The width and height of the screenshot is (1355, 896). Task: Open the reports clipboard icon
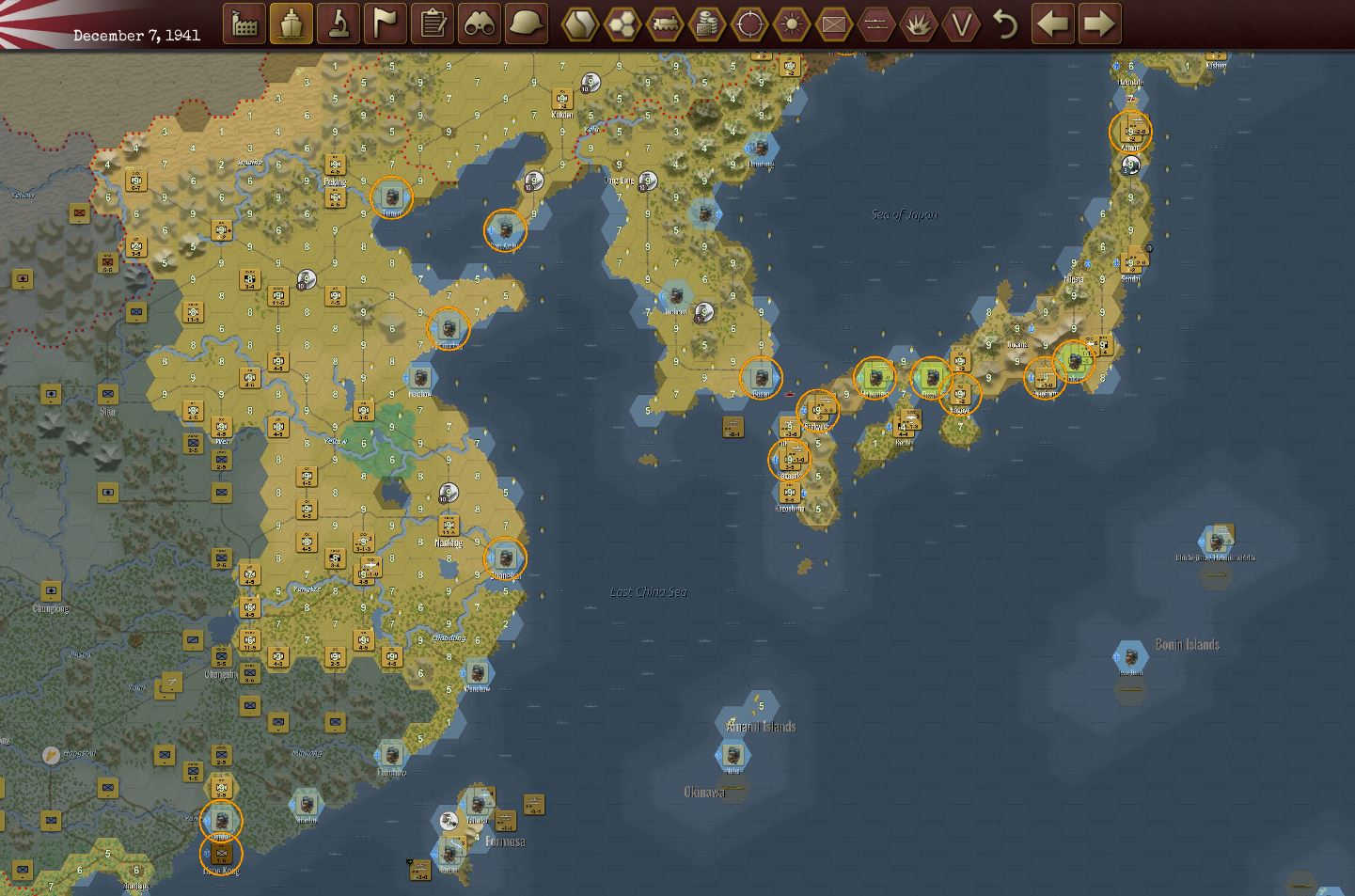coord(433,24)
